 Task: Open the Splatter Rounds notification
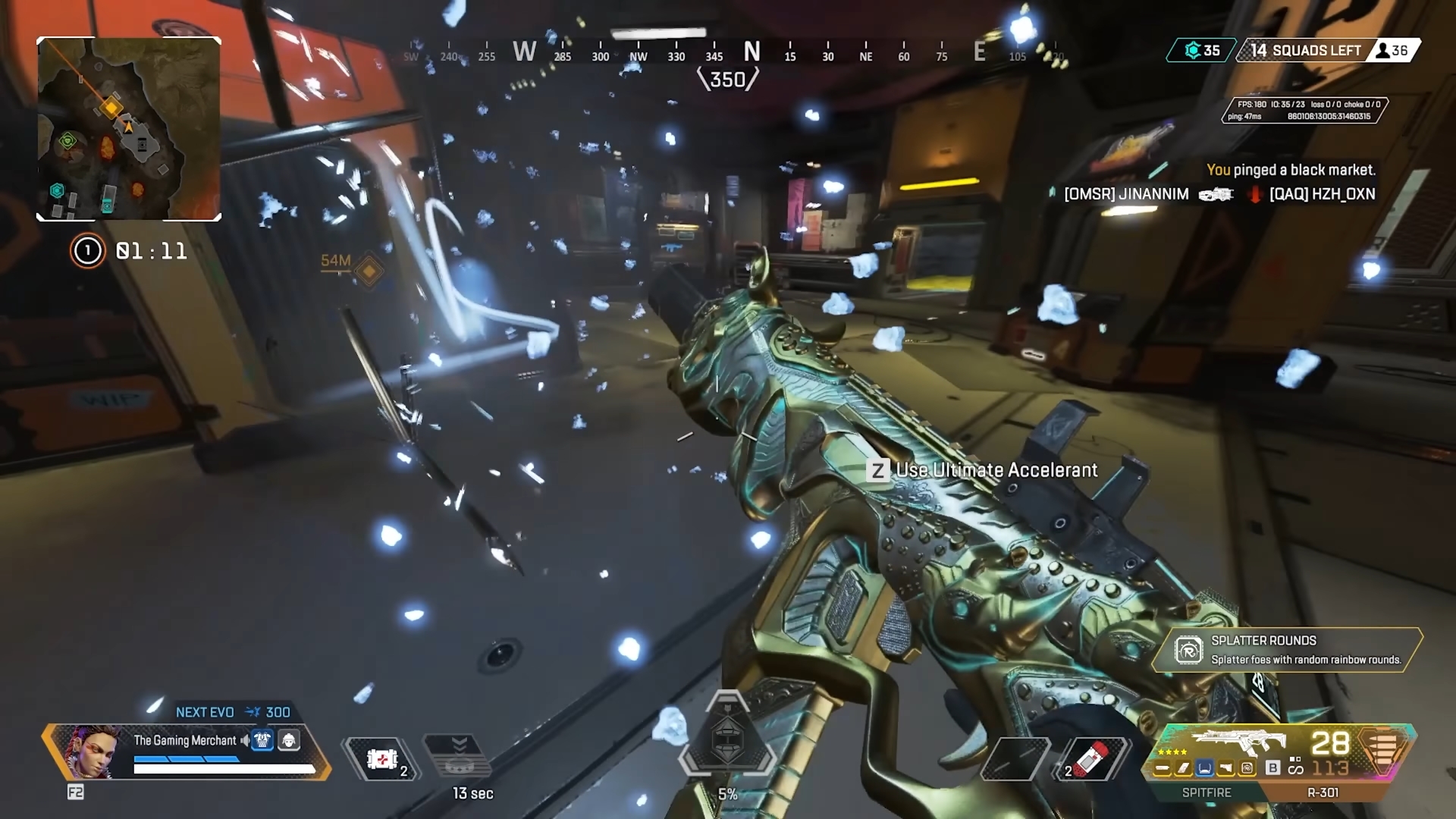[x=1287, y=650]
